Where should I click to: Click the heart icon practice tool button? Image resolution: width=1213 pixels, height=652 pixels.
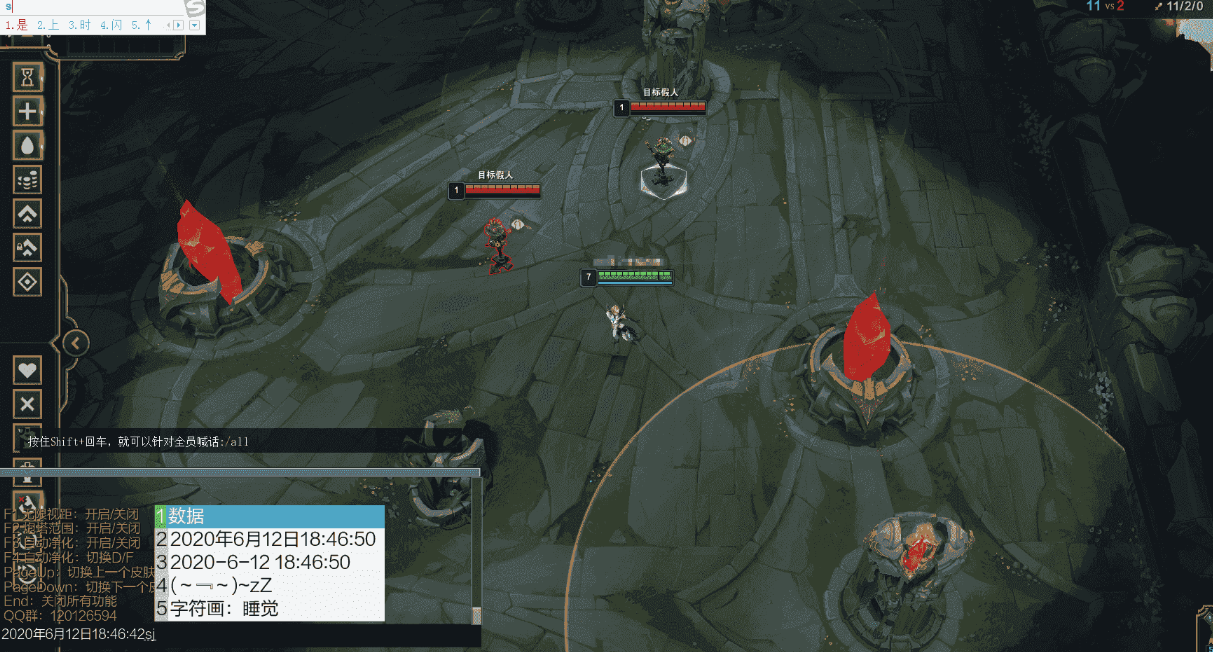(28, 369)
